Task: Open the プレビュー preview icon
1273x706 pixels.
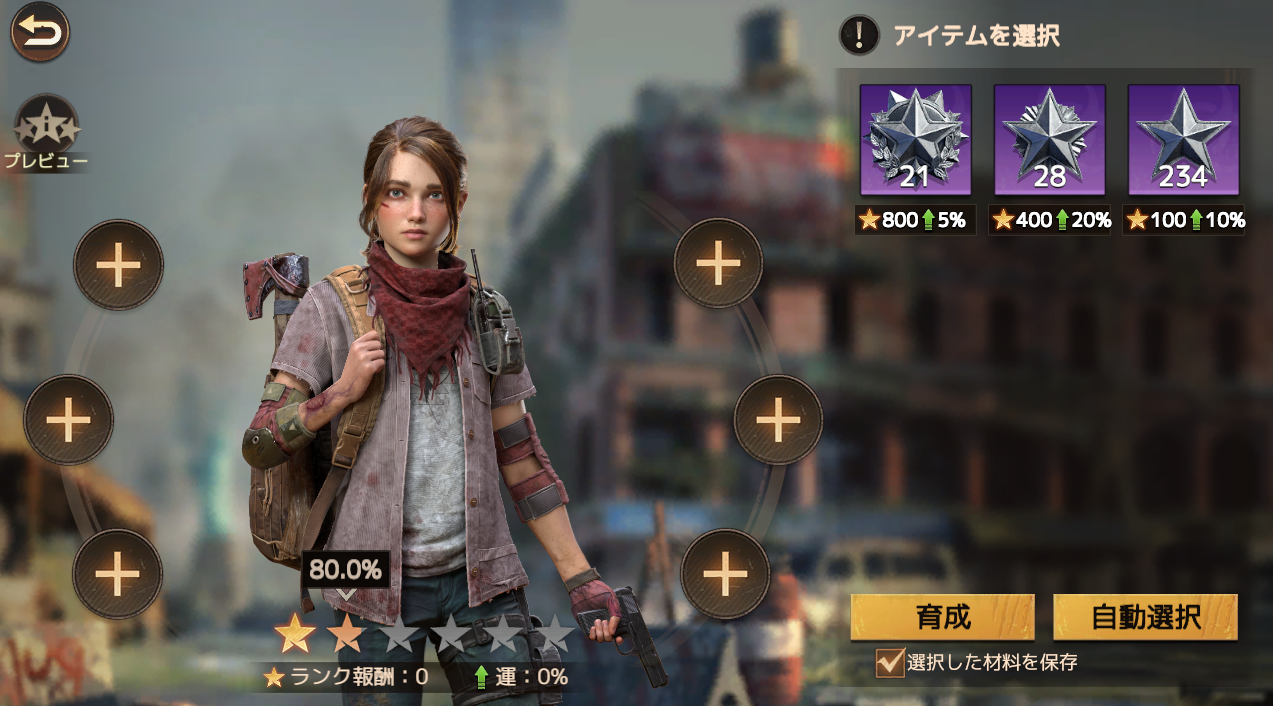Action: [46, 127]
